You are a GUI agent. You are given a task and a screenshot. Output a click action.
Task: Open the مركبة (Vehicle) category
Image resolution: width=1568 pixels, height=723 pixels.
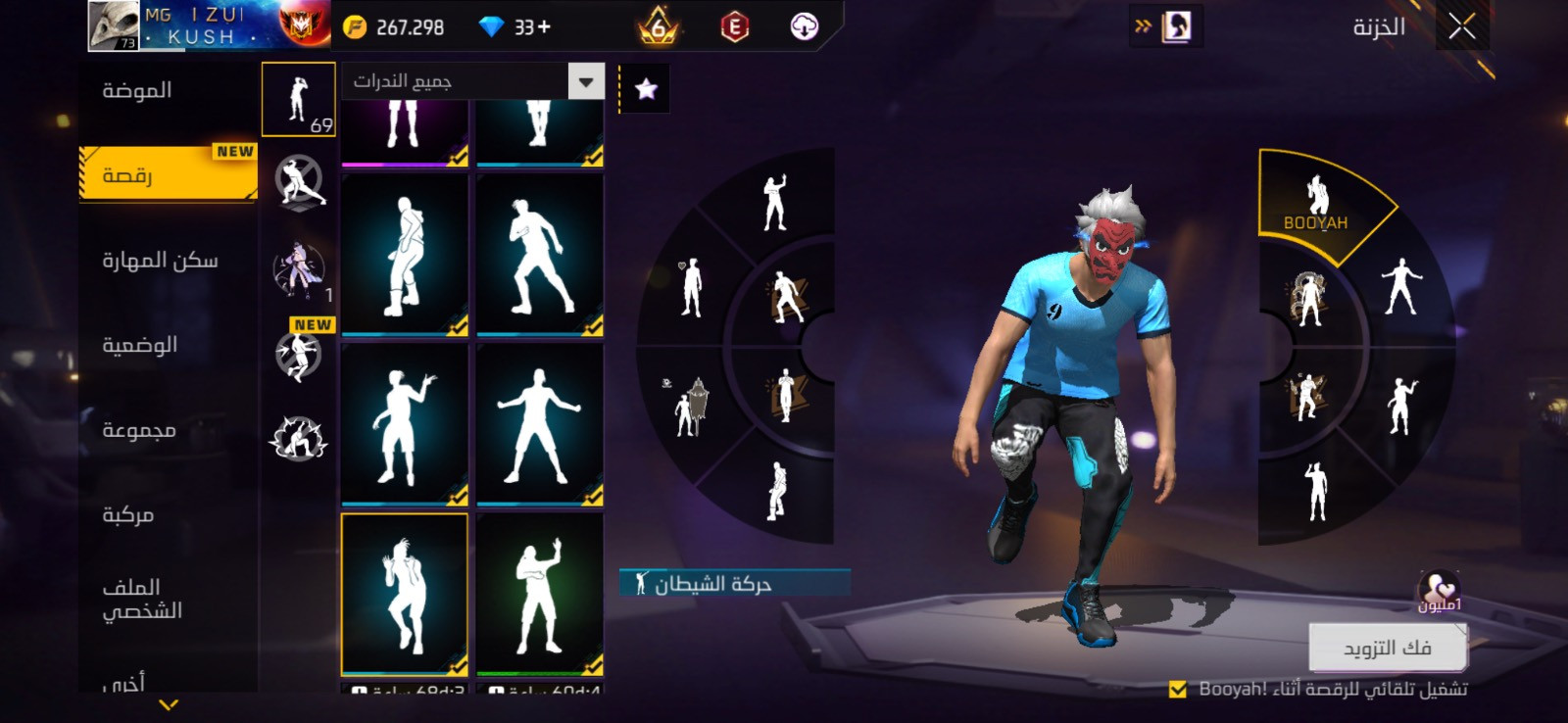[128, 514]
